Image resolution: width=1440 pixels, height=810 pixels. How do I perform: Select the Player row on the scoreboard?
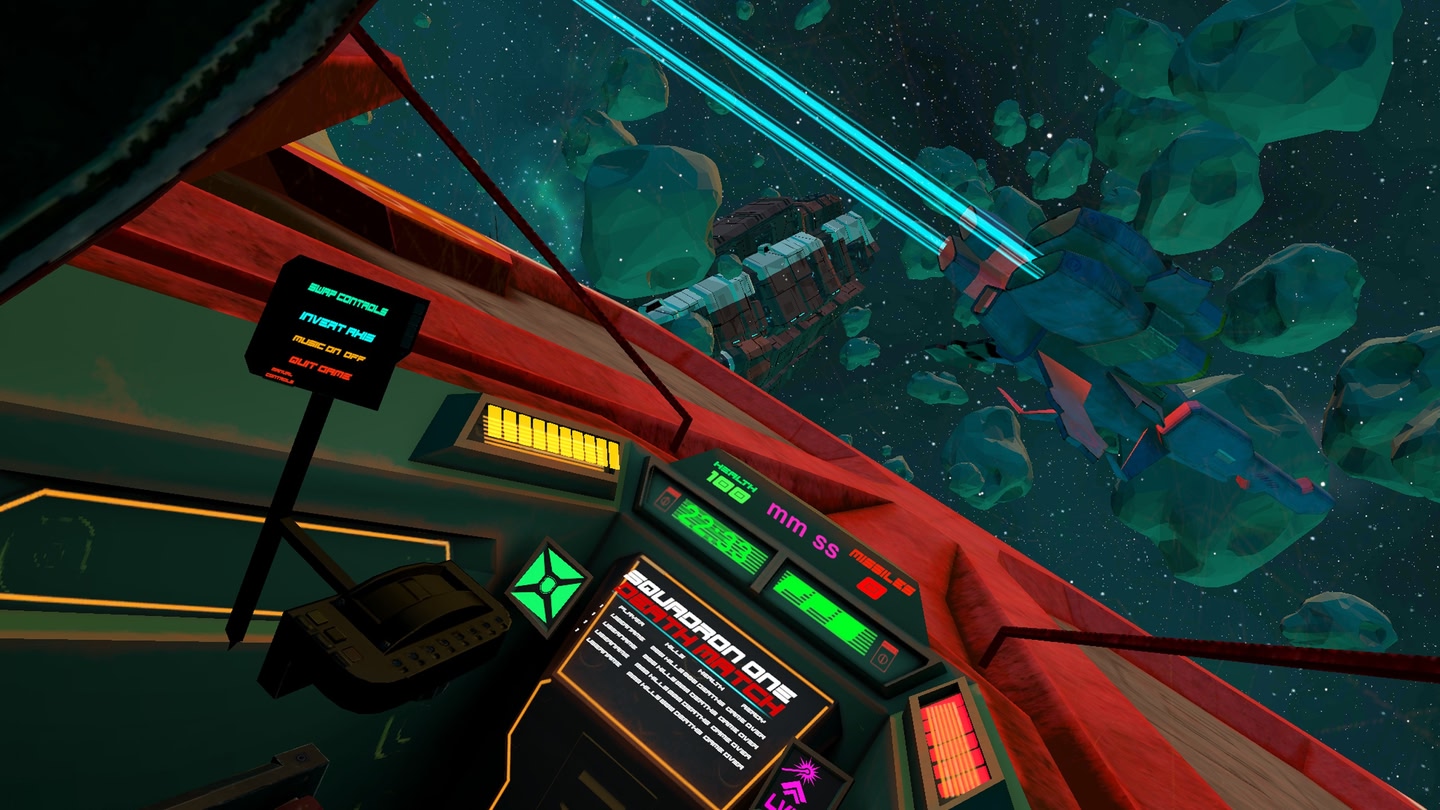[631, 617]
